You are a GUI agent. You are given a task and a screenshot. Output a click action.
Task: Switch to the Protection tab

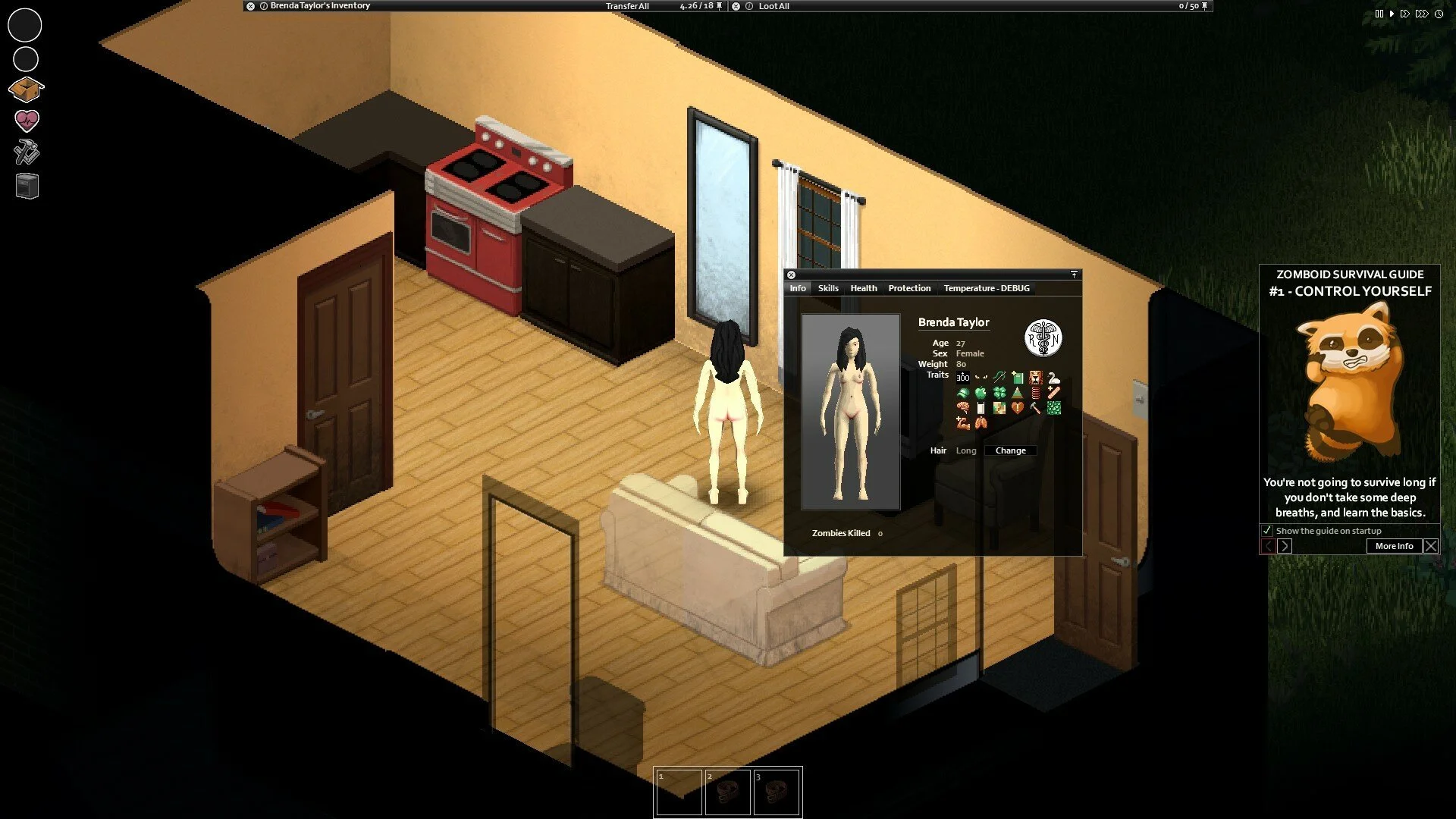(x=909, y=288)
